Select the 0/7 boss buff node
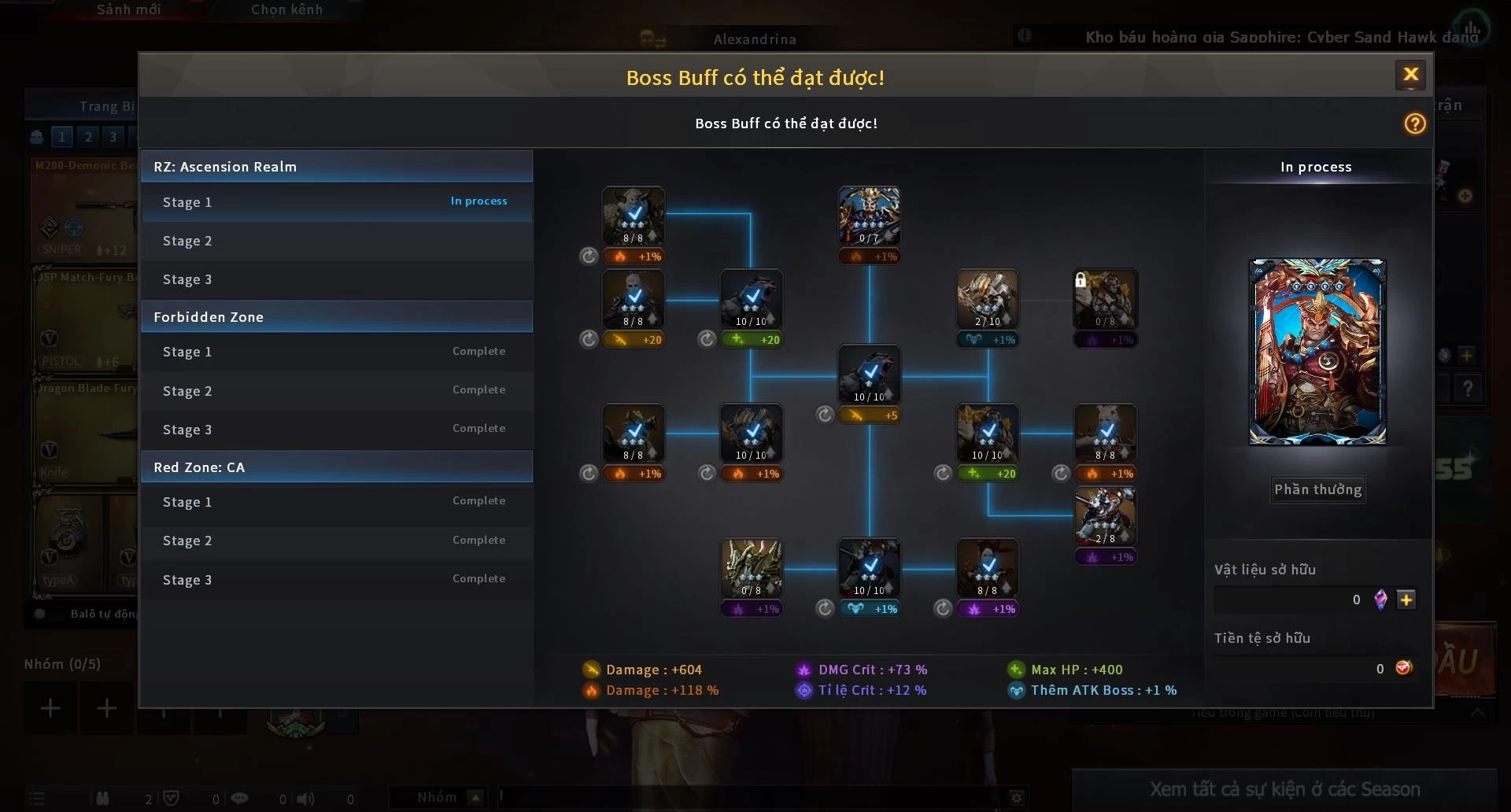 869,216
